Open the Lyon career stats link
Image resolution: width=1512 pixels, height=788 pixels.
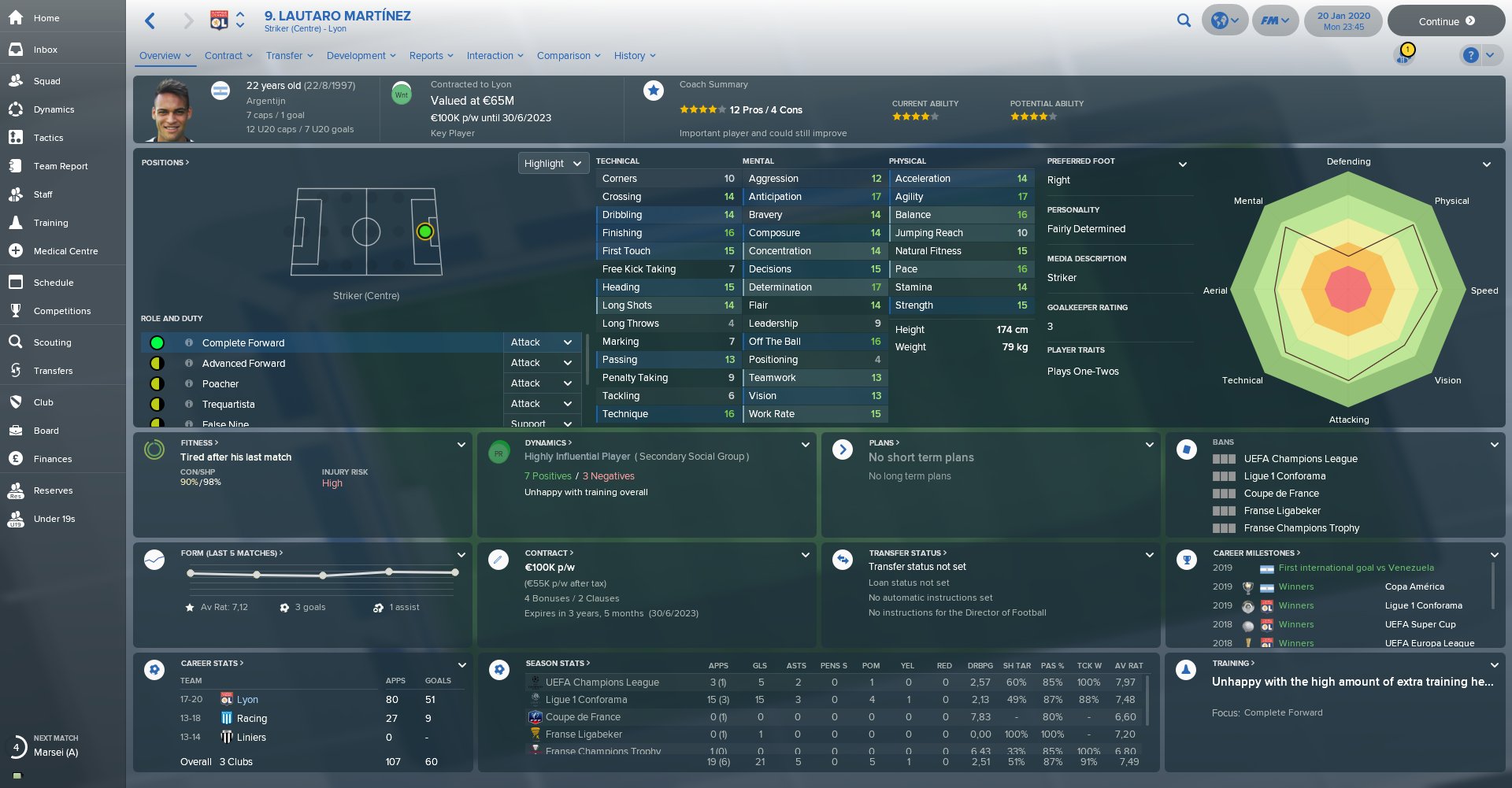[247, 700]
